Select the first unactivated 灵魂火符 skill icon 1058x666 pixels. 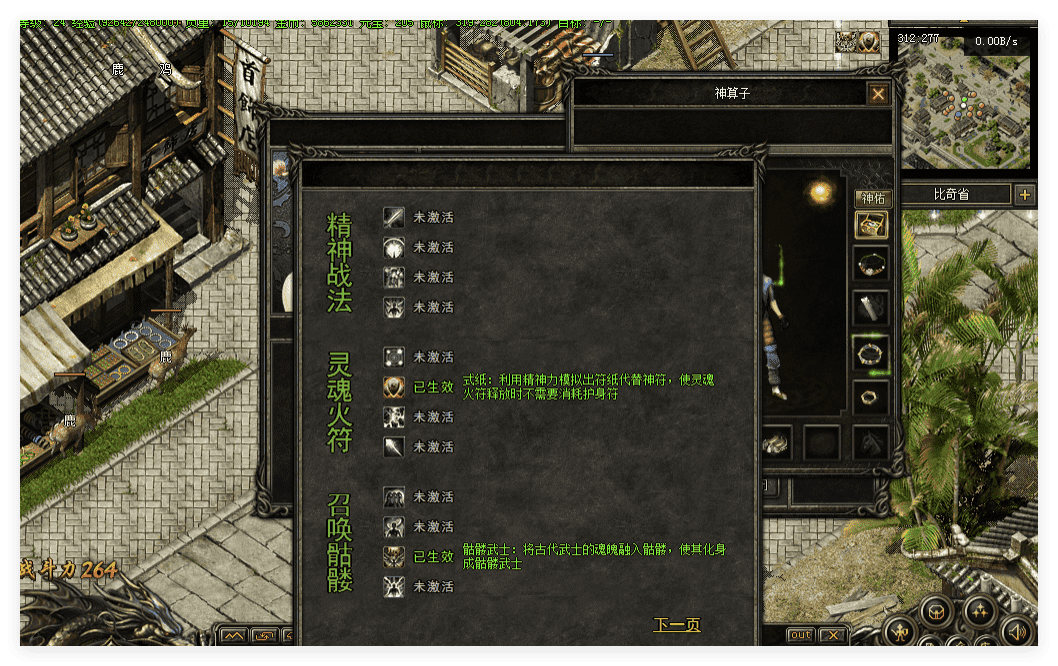[x=394, y=357]
